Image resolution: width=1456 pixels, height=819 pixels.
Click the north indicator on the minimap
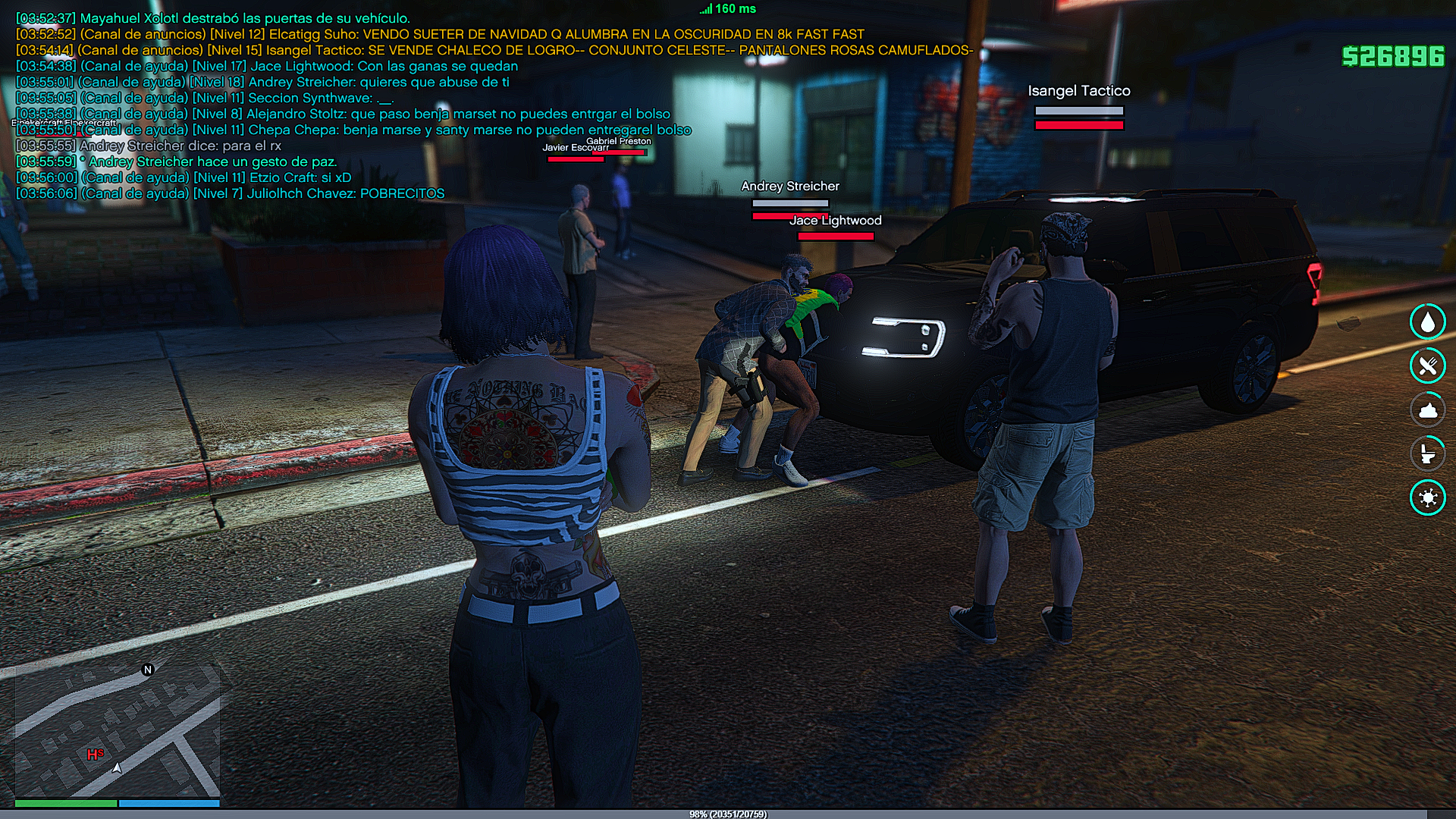pos(148,670)
